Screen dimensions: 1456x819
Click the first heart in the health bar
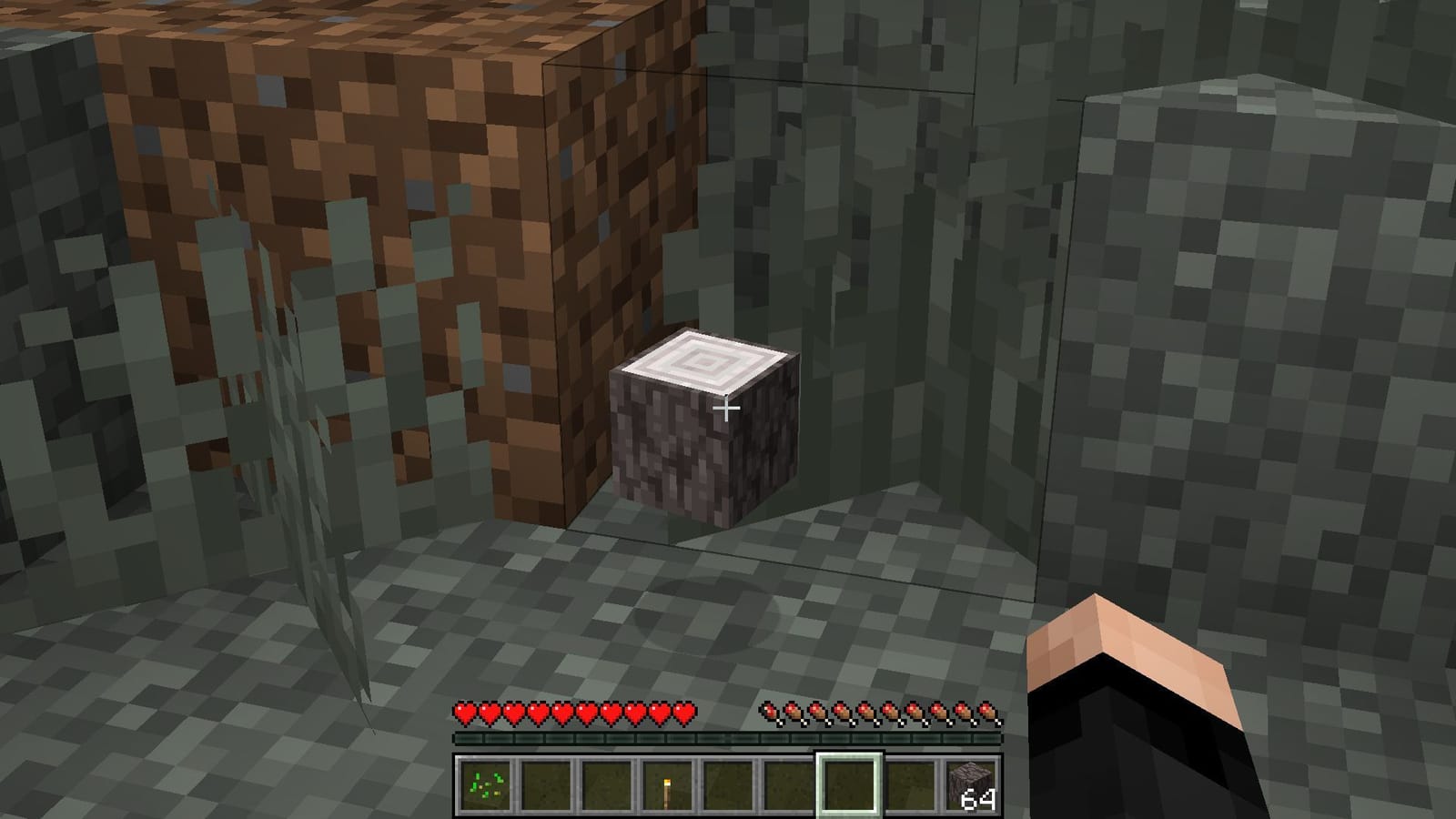(x=466, y=713)
